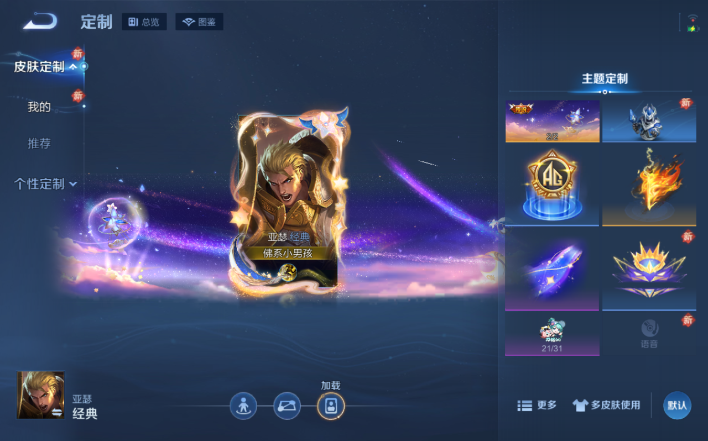Open the 图鉴 gallery button
The width and height of the screenshot is (708, 441).
click(x=199, y=22)
